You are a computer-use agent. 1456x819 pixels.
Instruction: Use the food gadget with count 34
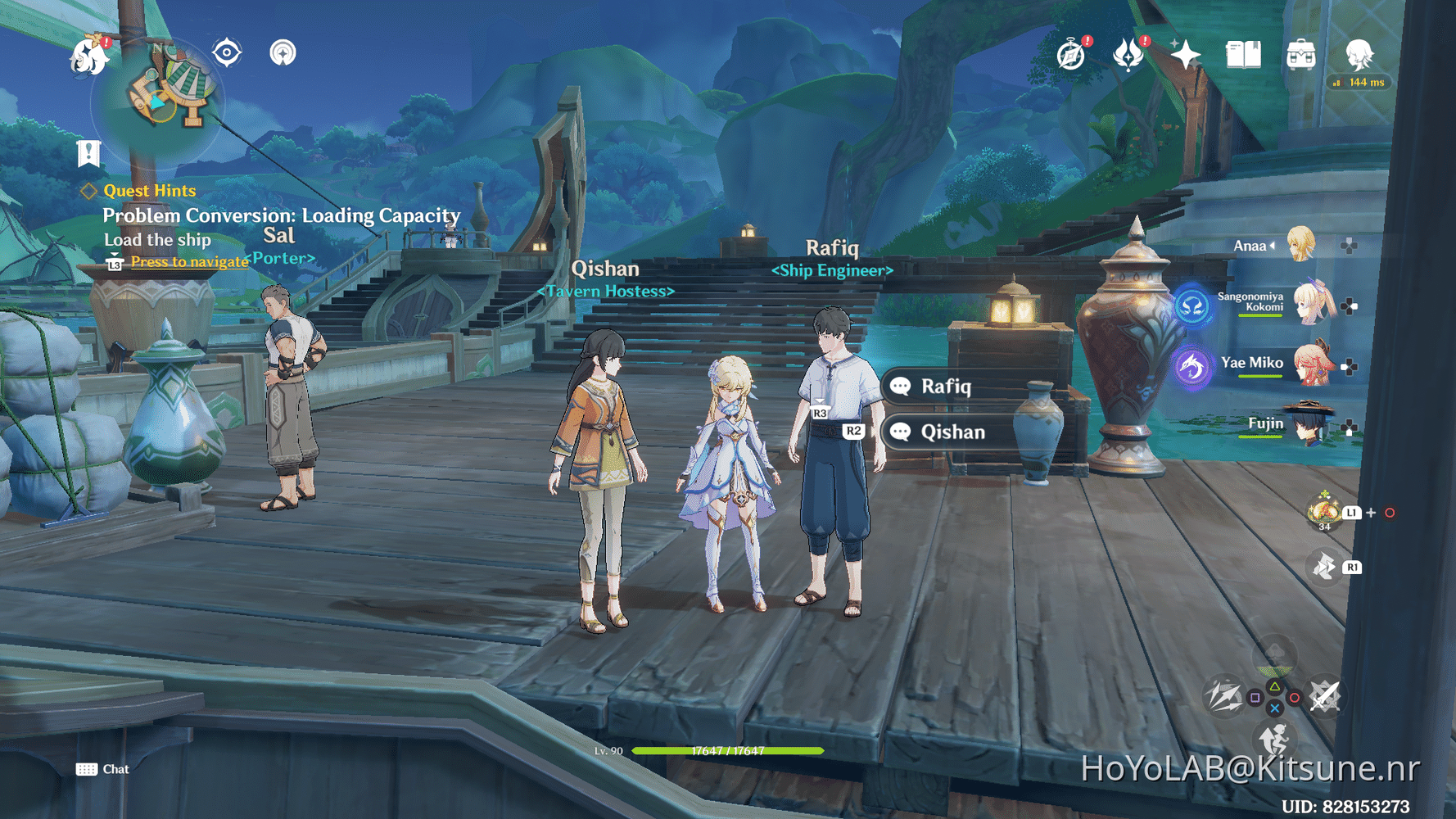[1323, 511]
